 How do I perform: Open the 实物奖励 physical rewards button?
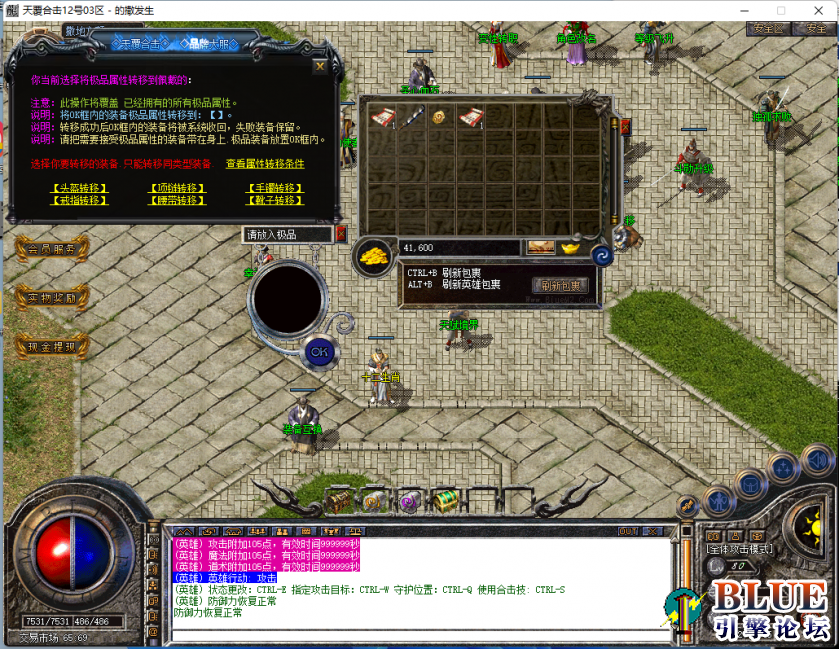pos(52,297)
